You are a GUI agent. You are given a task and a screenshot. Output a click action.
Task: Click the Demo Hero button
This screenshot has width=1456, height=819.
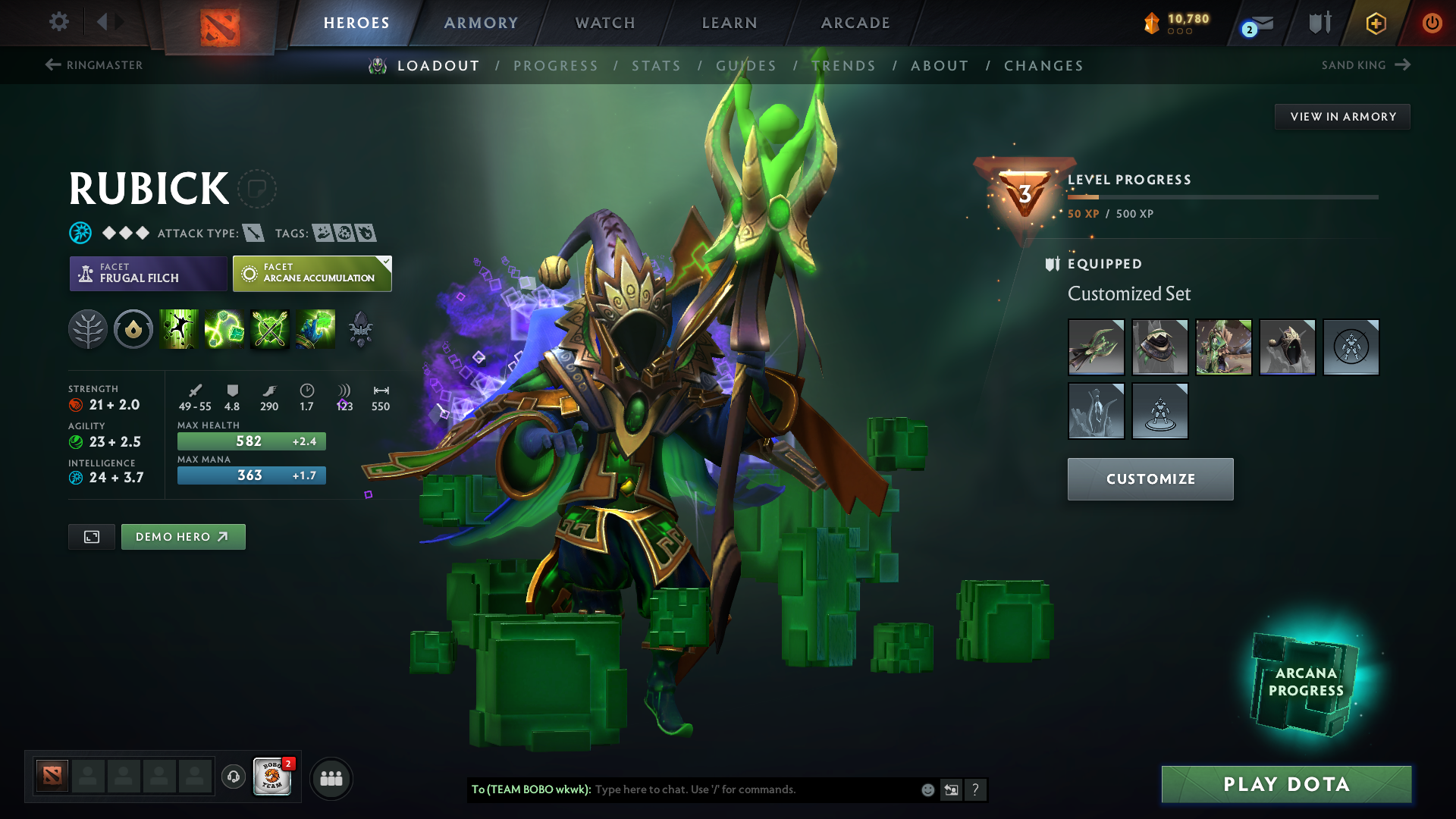[183, 536]
